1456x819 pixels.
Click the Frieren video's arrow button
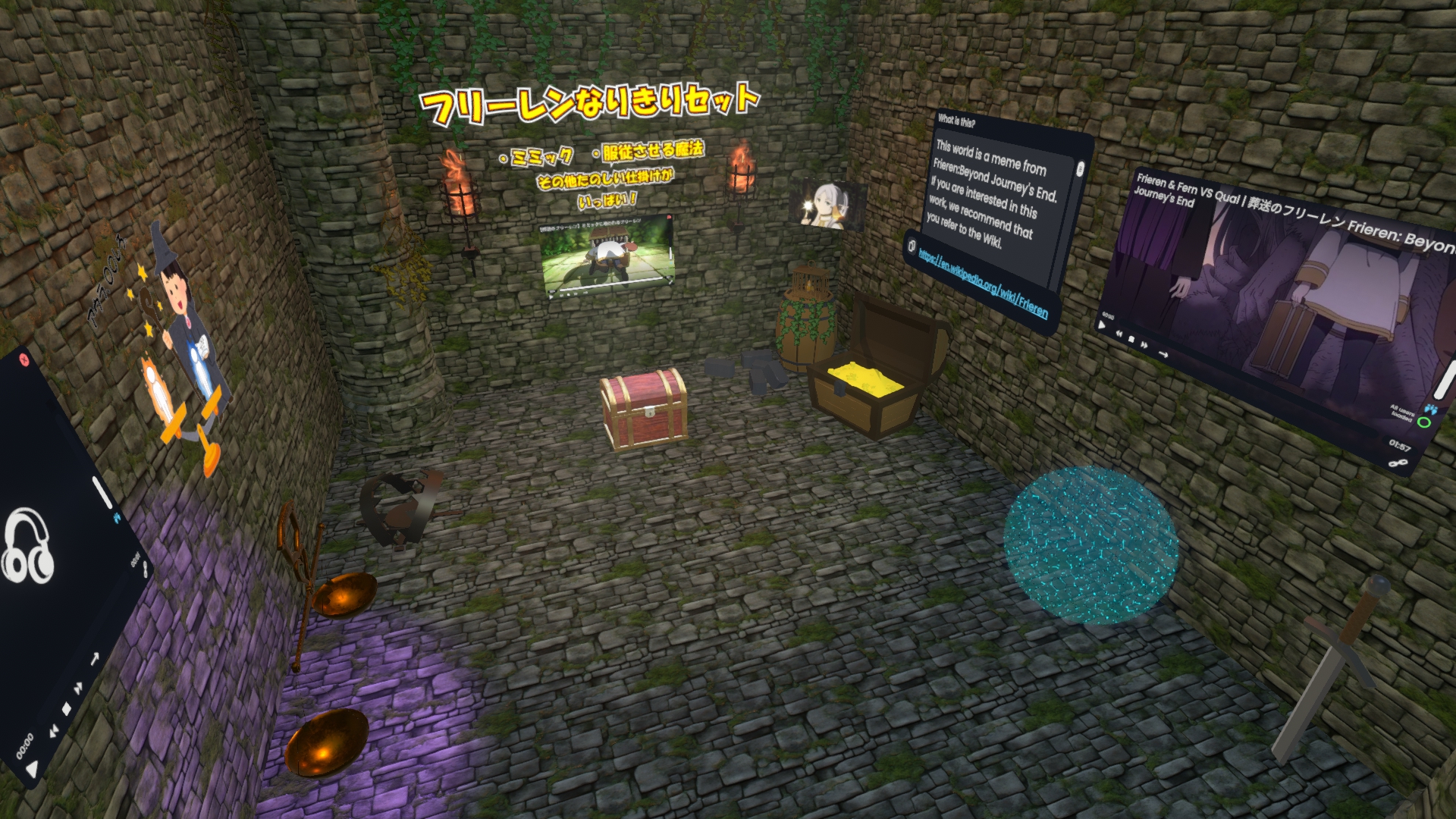[1163, 354]
